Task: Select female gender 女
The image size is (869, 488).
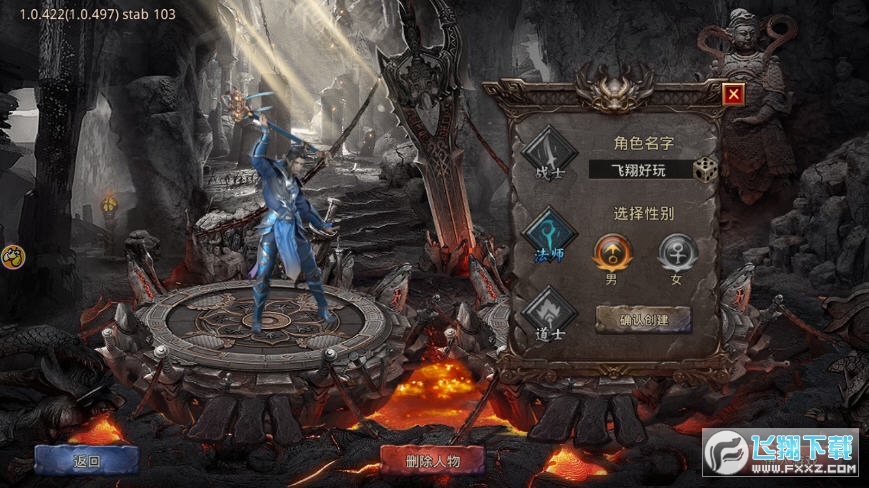Action: [676, 251]
